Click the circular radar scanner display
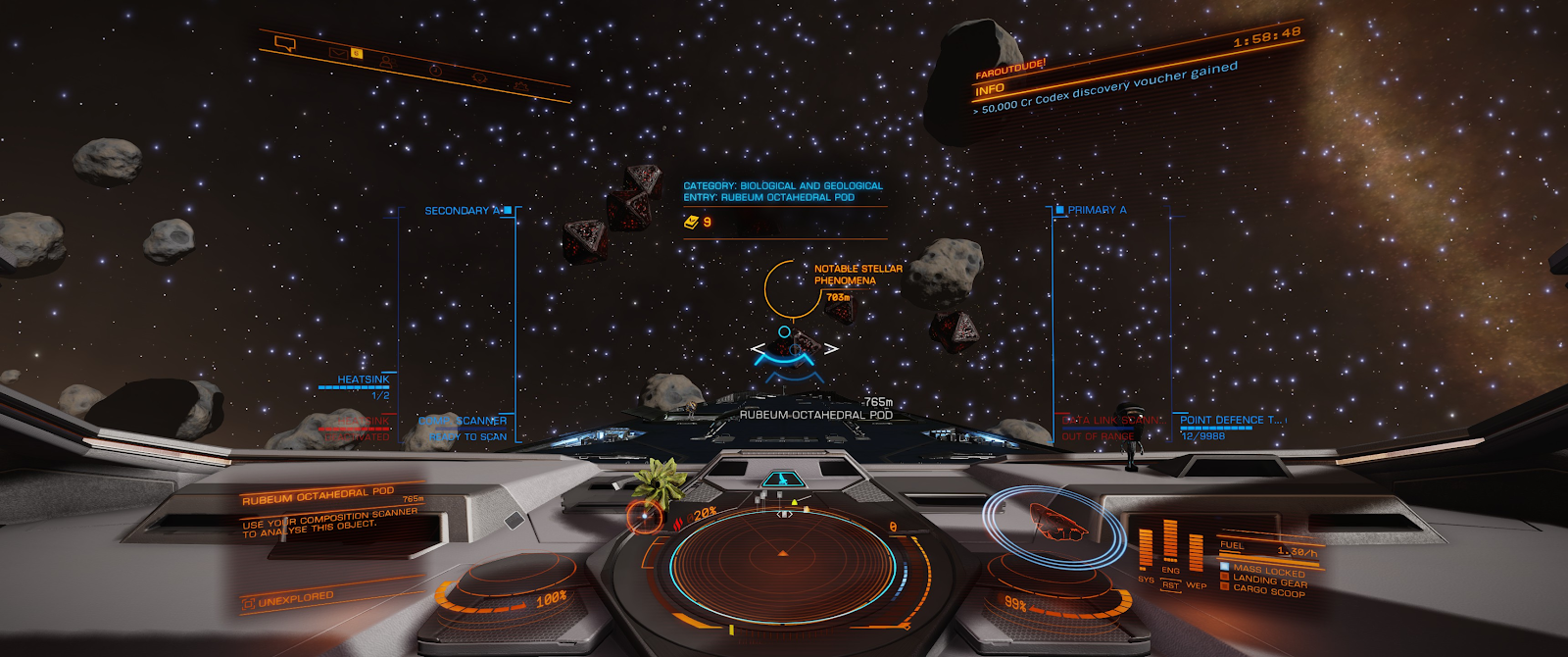 pos(782,555)
